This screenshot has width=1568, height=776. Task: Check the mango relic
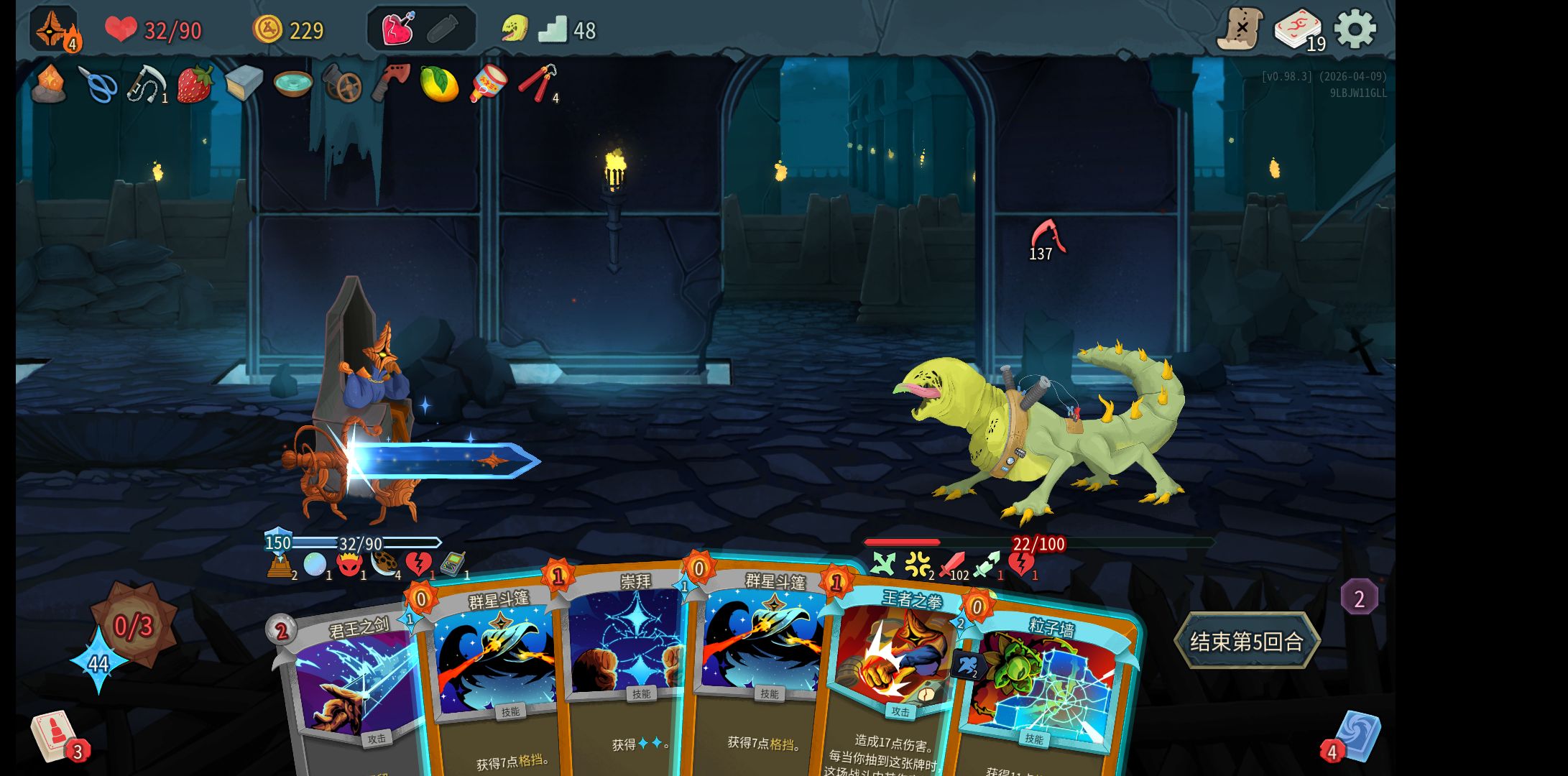438,84
